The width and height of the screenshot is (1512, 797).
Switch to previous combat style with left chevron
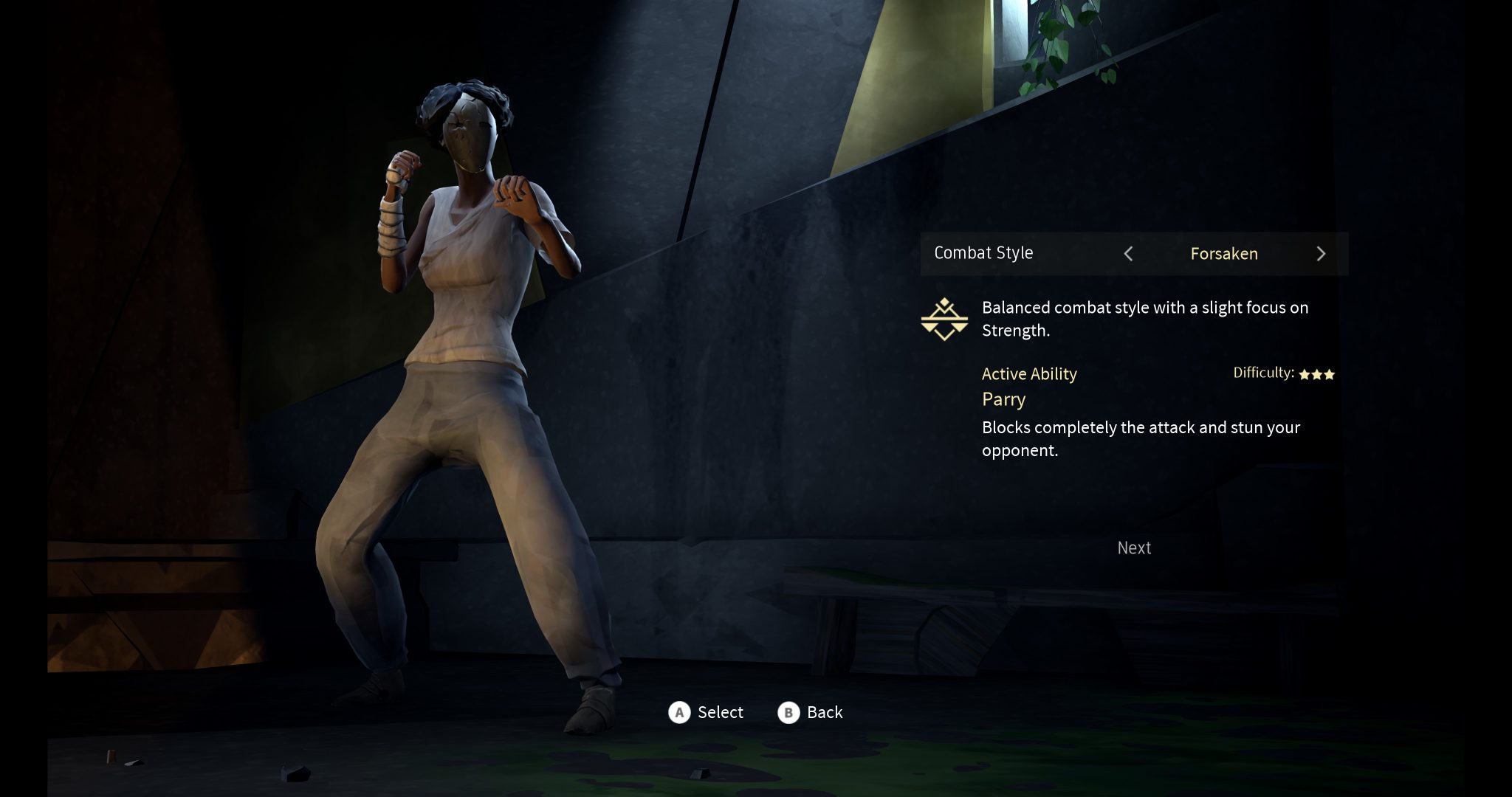(1128, 254)
